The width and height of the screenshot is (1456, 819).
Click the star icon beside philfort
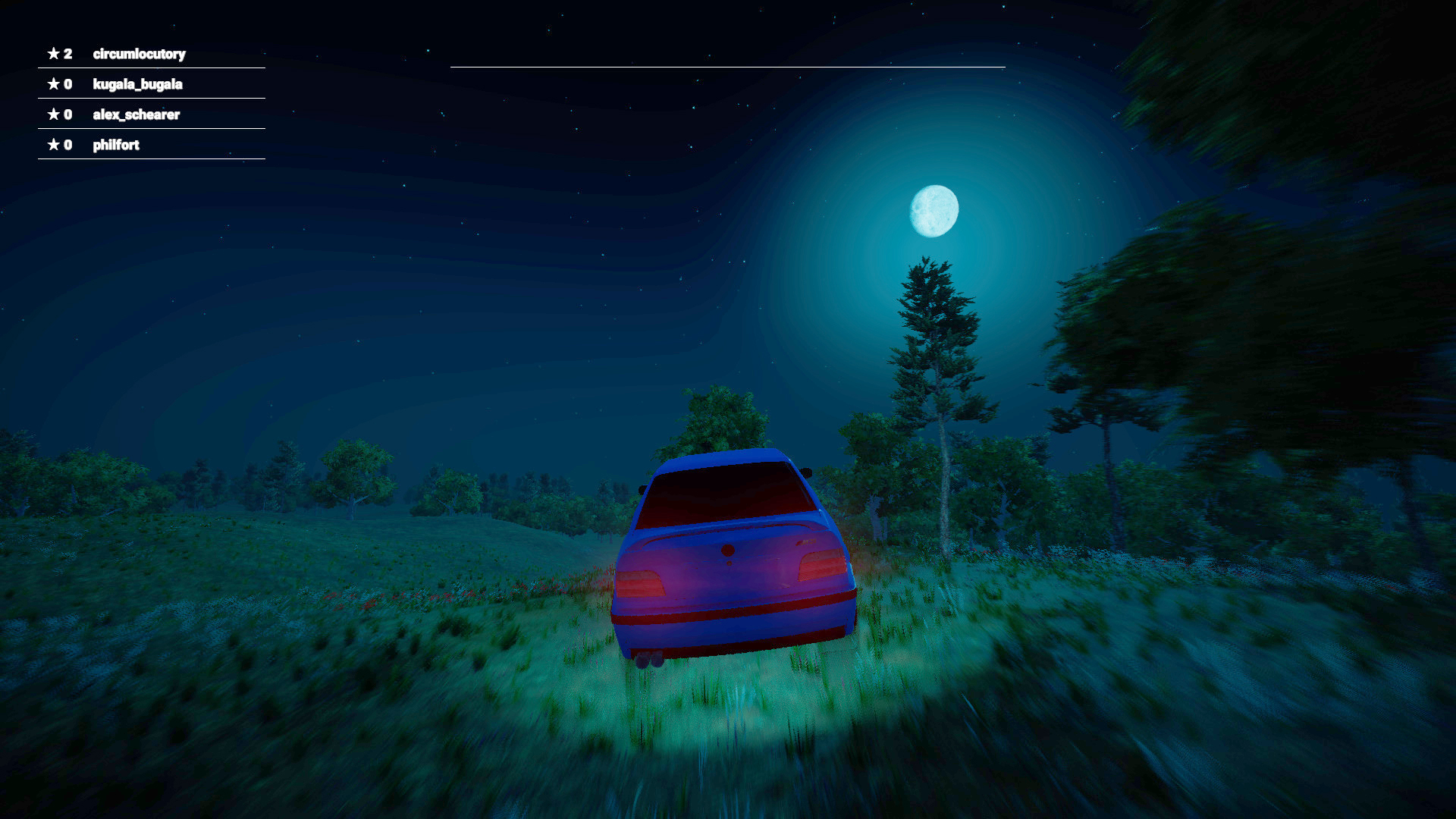click(x=53, y=144)
